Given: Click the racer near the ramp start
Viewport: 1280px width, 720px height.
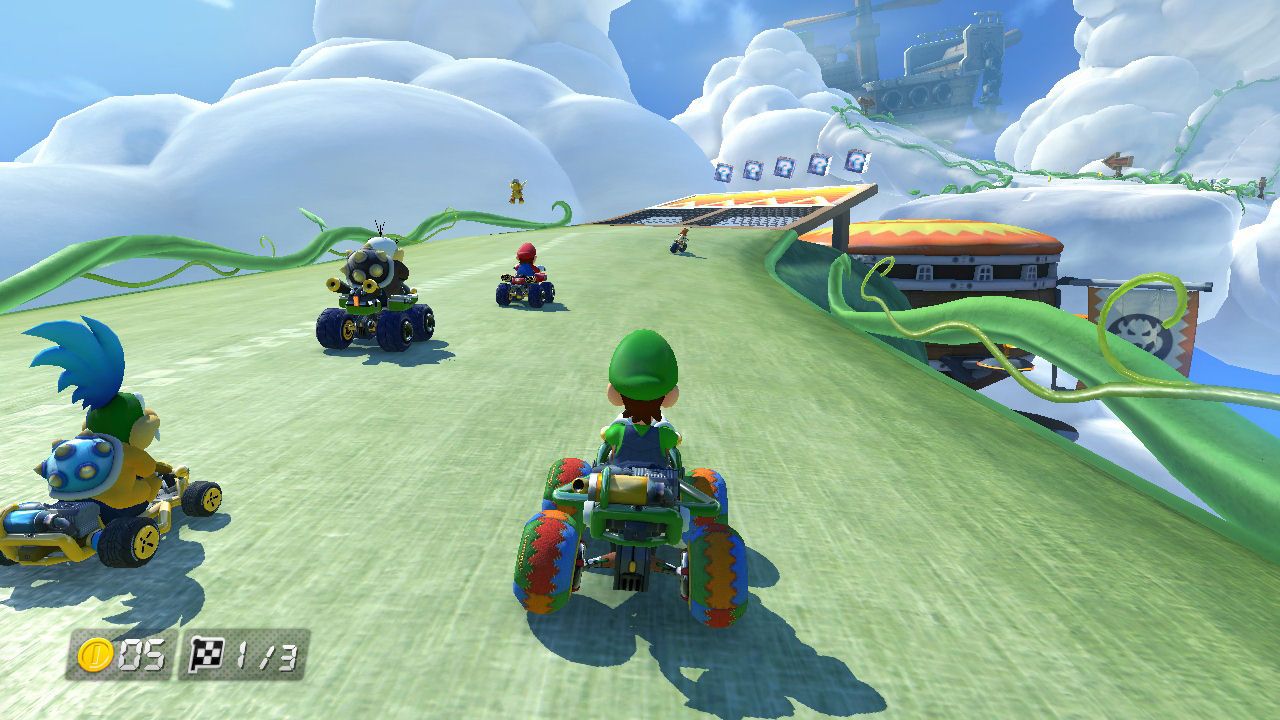Looking at the screenshot, I should [x=683, y=240].
